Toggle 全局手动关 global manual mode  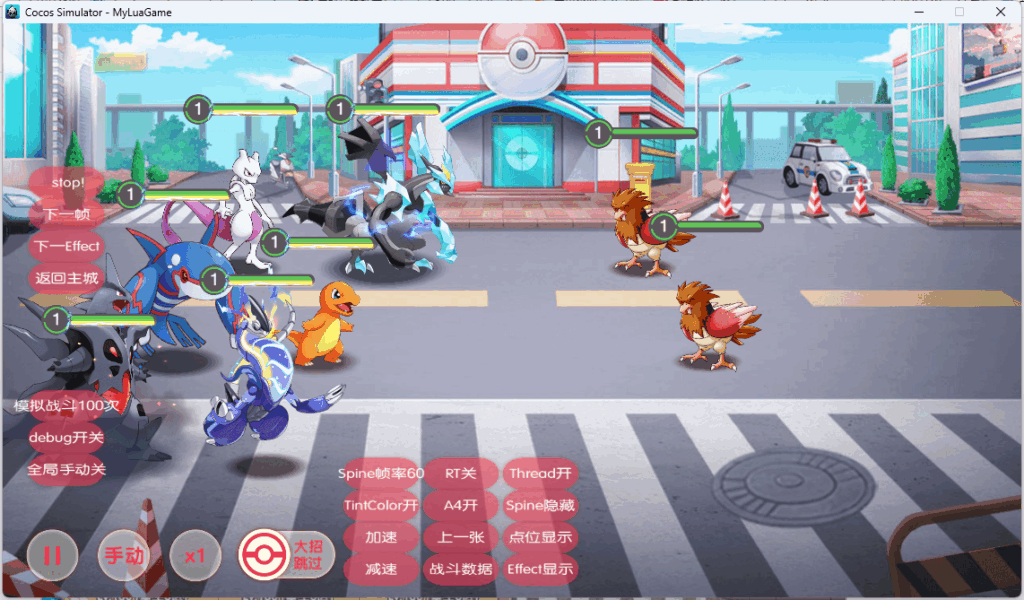tap(67, 468)
